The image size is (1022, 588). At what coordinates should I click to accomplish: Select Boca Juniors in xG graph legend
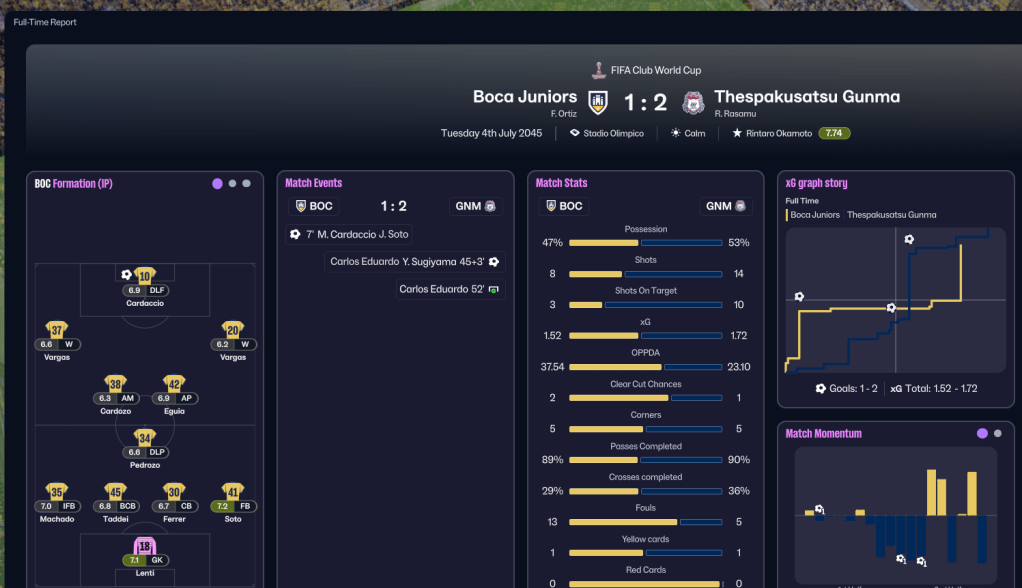(814, 215)
